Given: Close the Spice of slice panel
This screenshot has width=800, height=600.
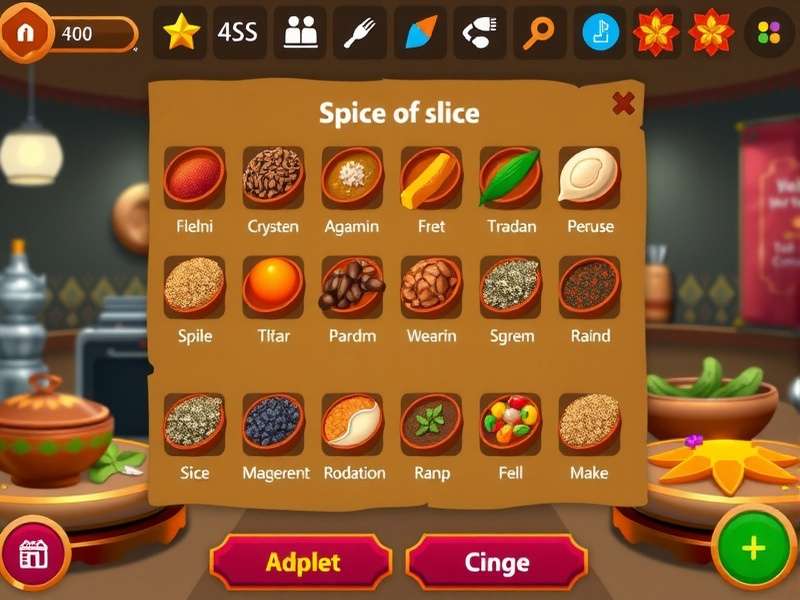Looking at the screenshot, I should tap(623, 103).
